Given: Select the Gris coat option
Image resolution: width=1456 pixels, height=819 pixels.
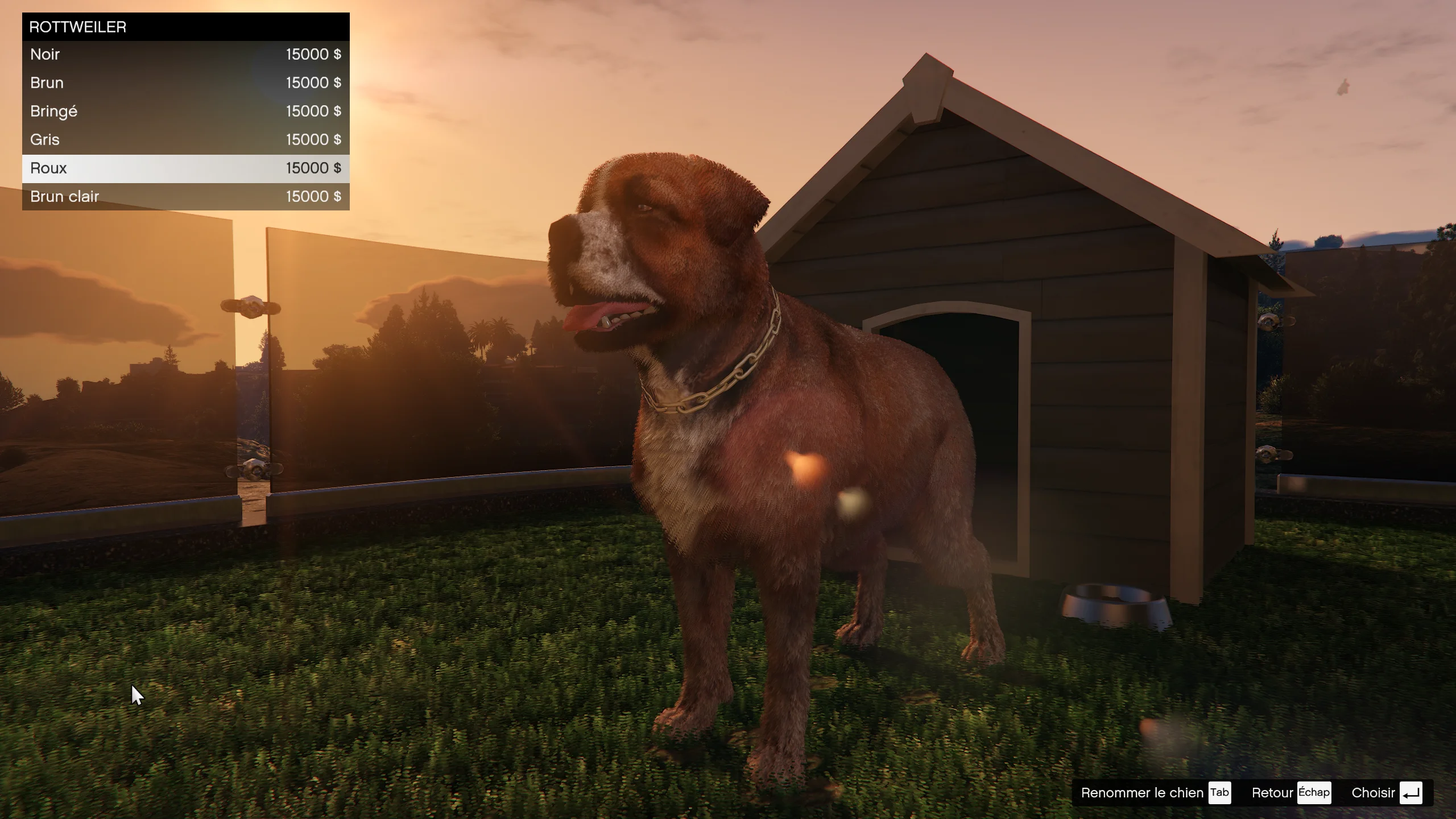Looking at the screenshot, I should click(x=185, y=140).
